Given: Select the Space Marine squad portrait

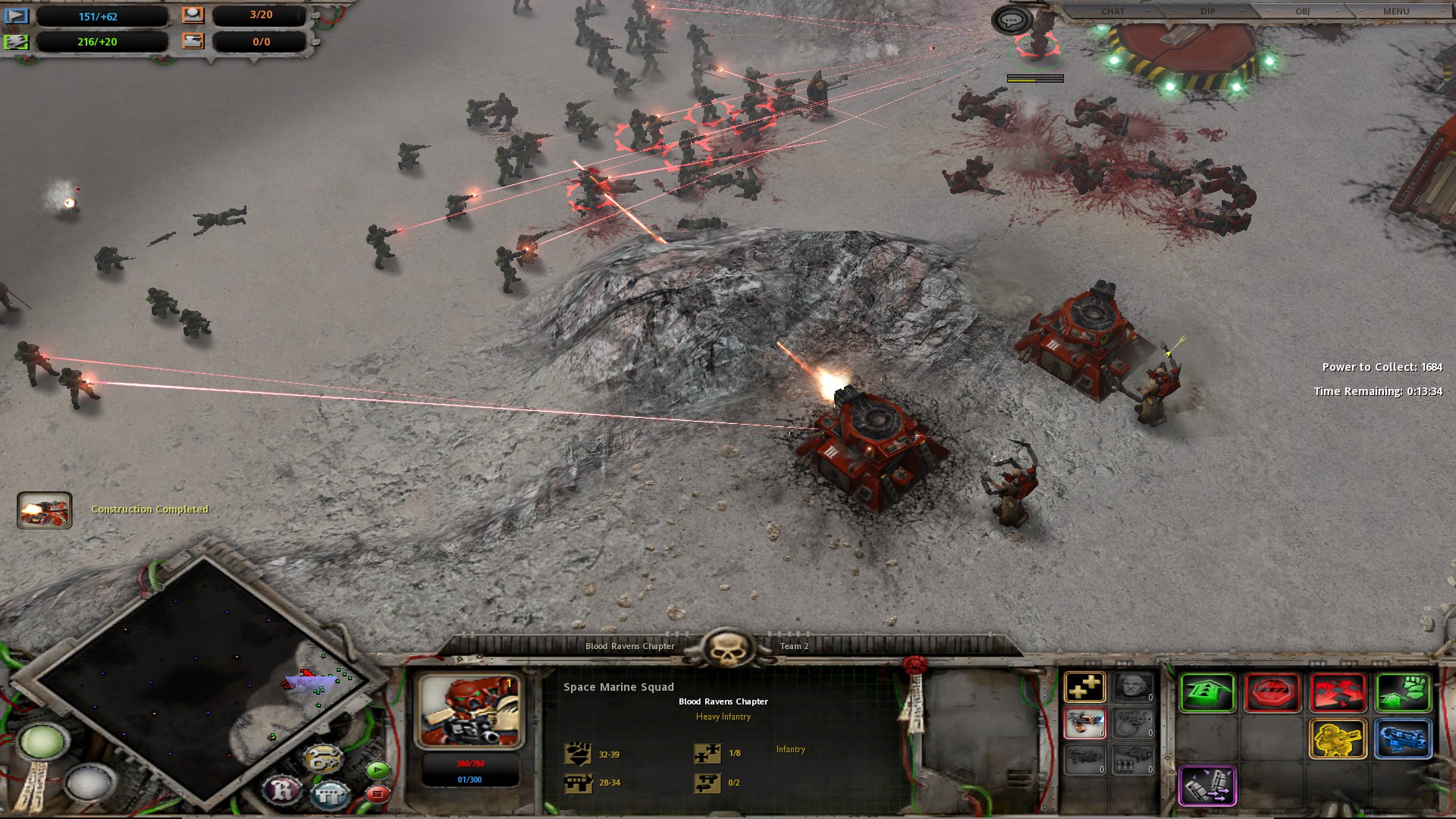Looking at the screenshot, I should [469, 711].
